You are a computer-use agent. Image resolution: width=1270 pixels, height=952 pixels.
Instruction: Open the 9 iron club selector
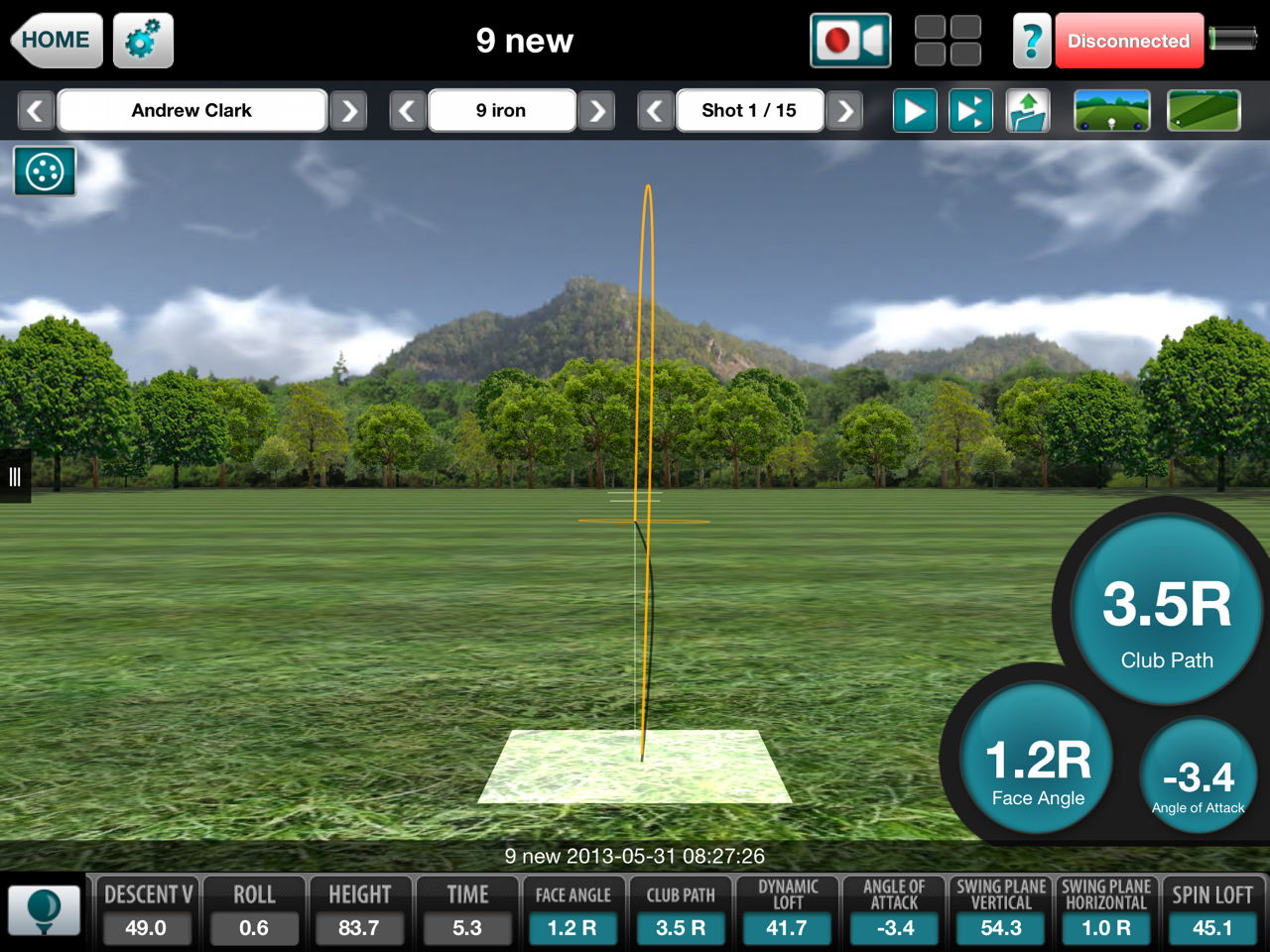point(501,110)
